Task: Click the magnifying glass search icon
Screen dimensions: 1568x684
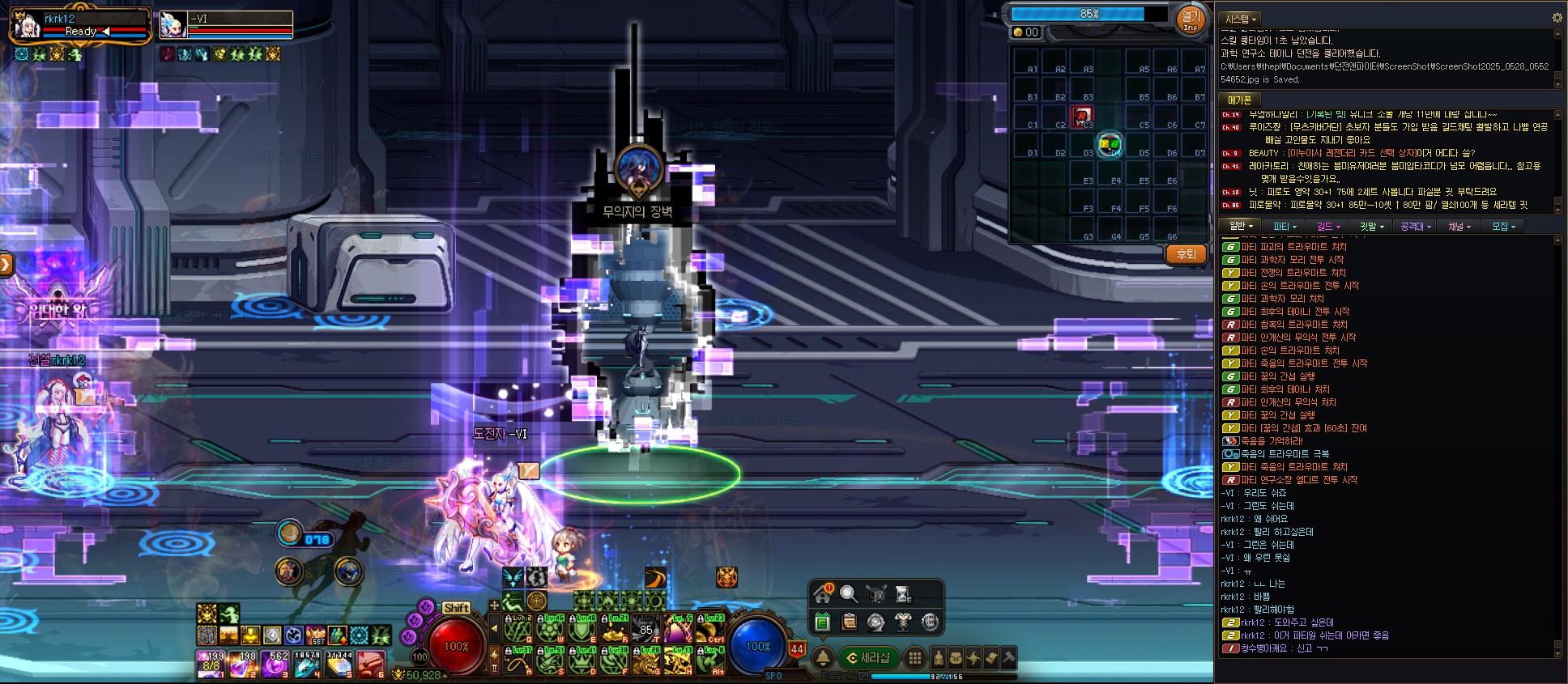Action: click(x=849, y=594)
